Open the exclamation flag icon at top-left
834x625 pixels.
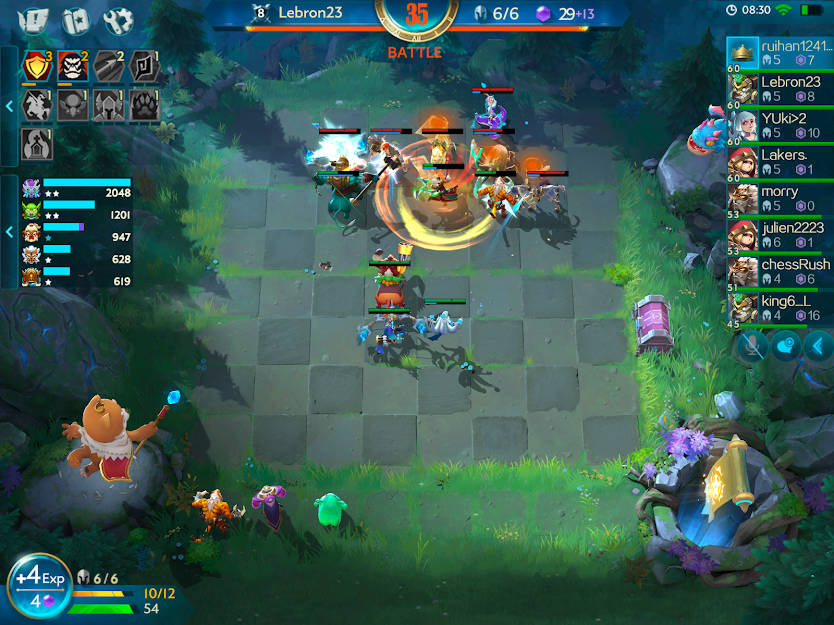coord(33,20)
